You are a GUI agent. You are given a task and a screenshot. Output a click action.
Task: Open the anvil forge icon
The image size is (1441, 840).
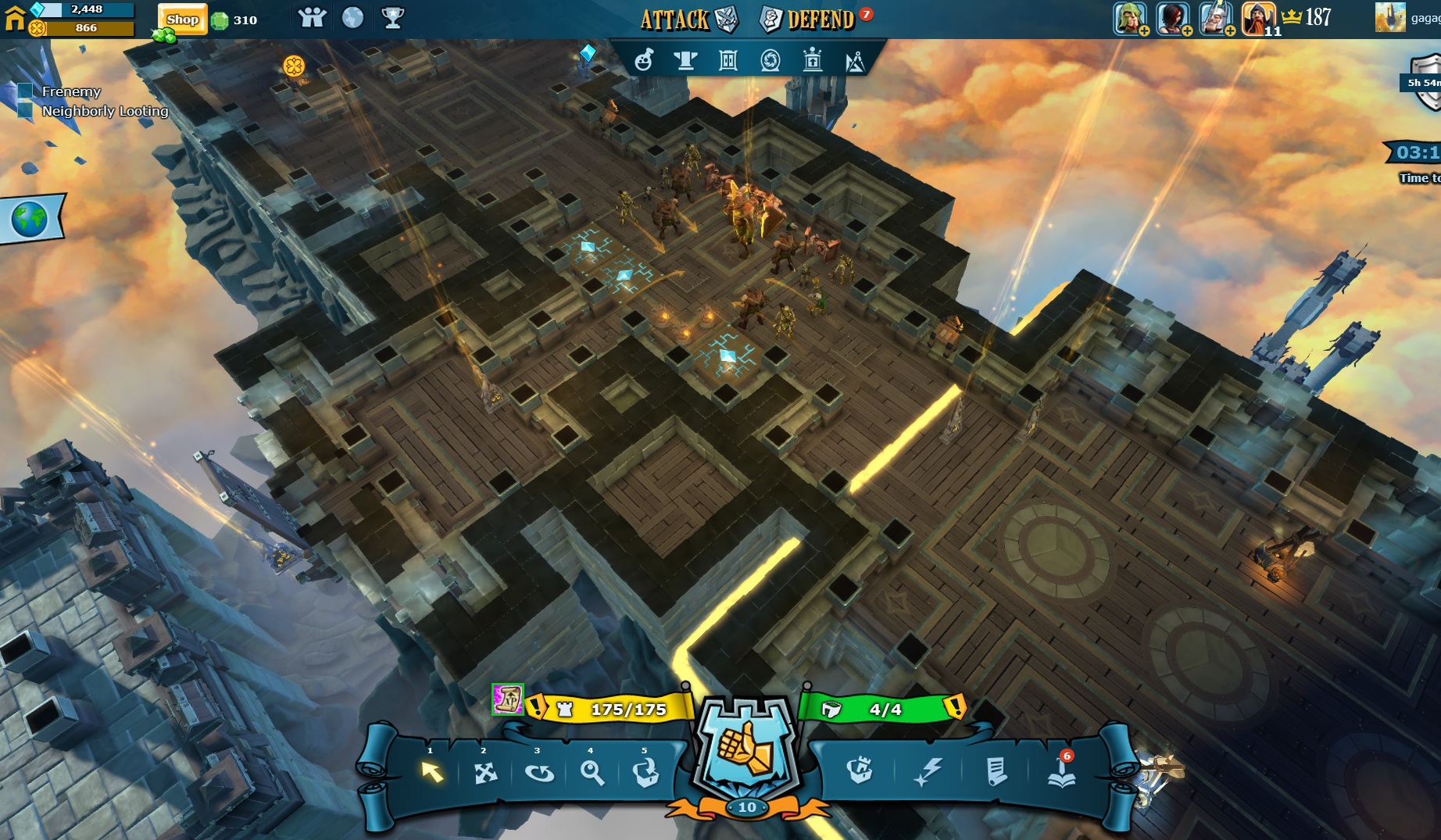coord(685,60)
